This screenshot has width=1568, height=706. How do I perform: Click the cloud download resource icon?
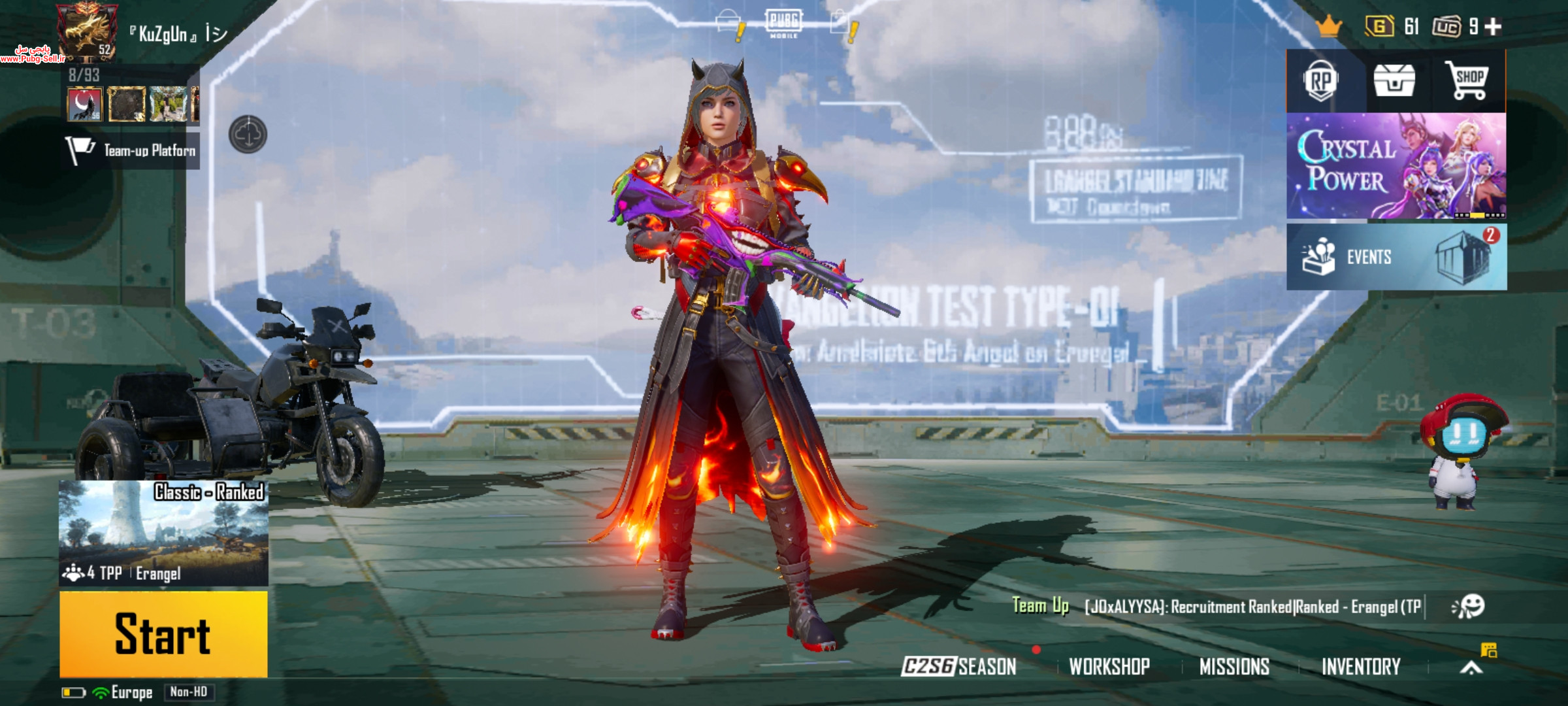(x=248, y=135)
